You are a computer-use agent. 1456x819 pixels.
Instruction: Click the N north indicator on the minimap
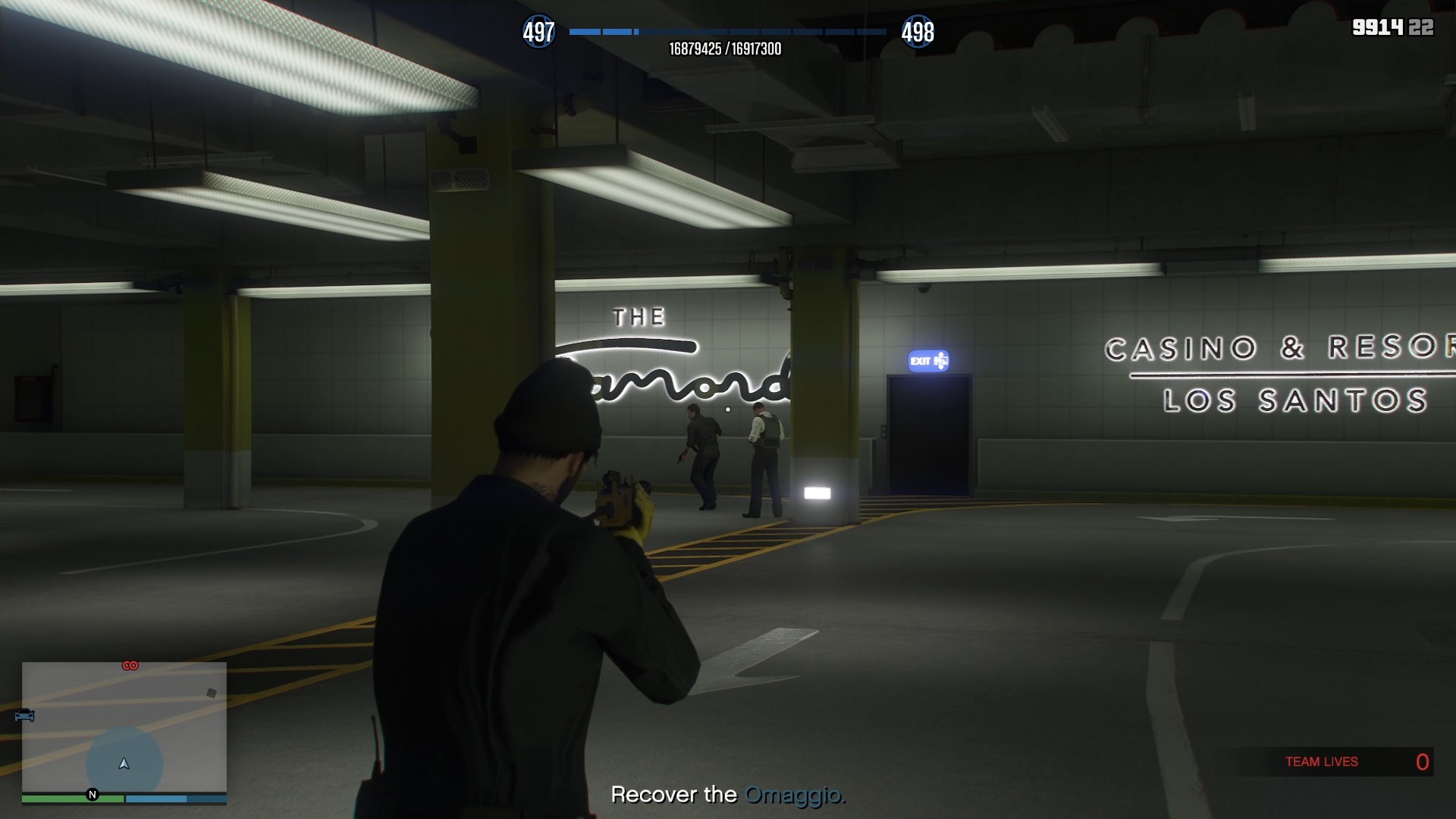(92, 793)
